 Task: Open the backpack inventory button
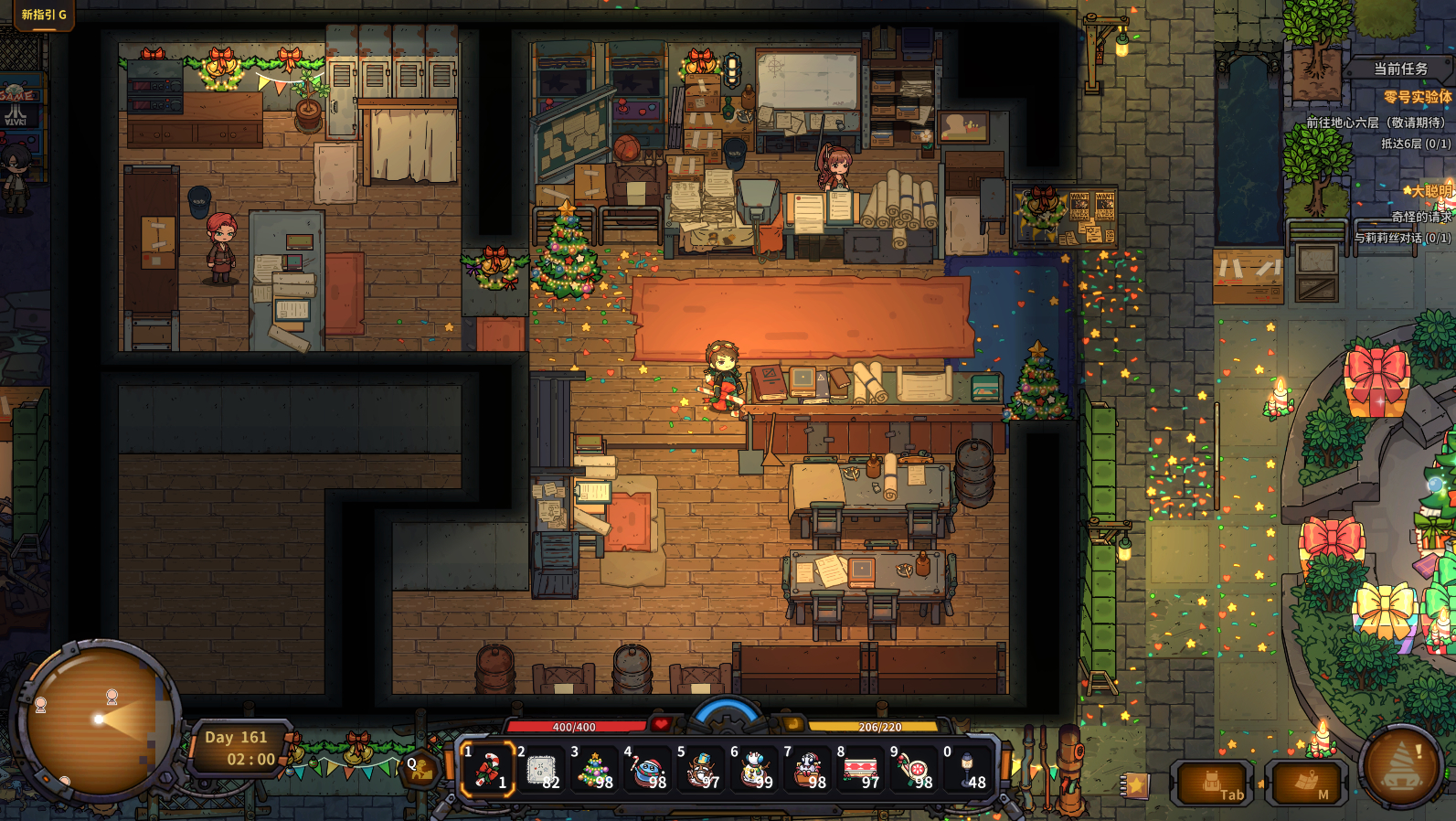click(1212, 784)
